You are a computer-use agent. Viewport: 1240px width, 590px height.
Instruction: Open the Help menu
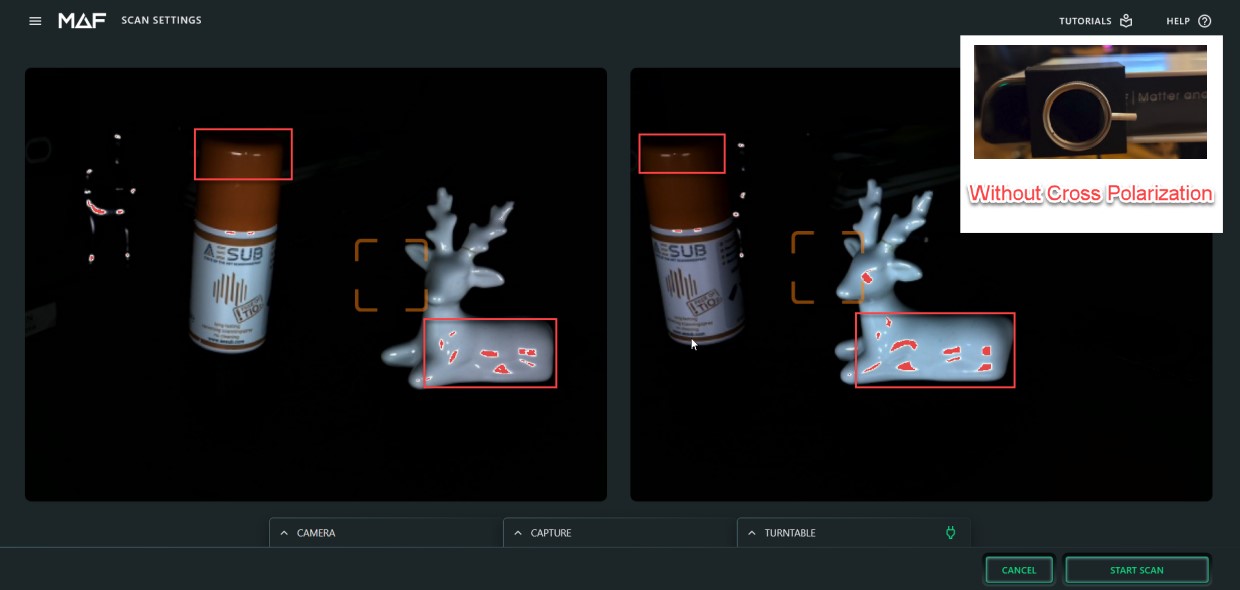(x=1188, y=21)
